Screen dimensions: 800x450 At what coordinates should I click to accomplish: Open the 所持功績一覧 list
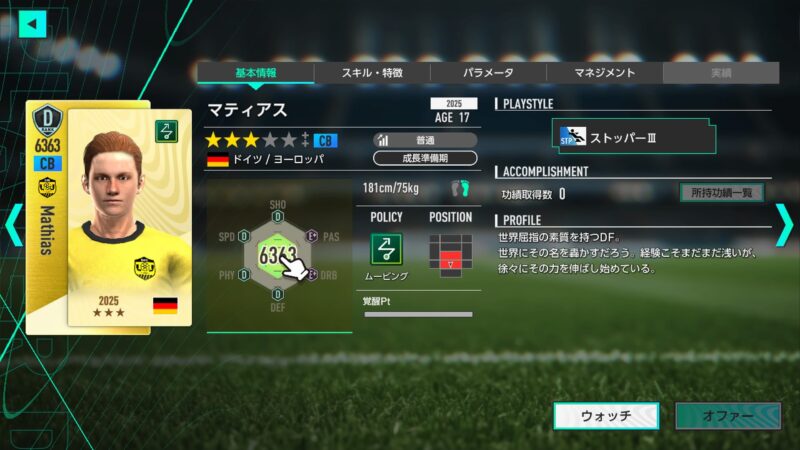point(721,193)
